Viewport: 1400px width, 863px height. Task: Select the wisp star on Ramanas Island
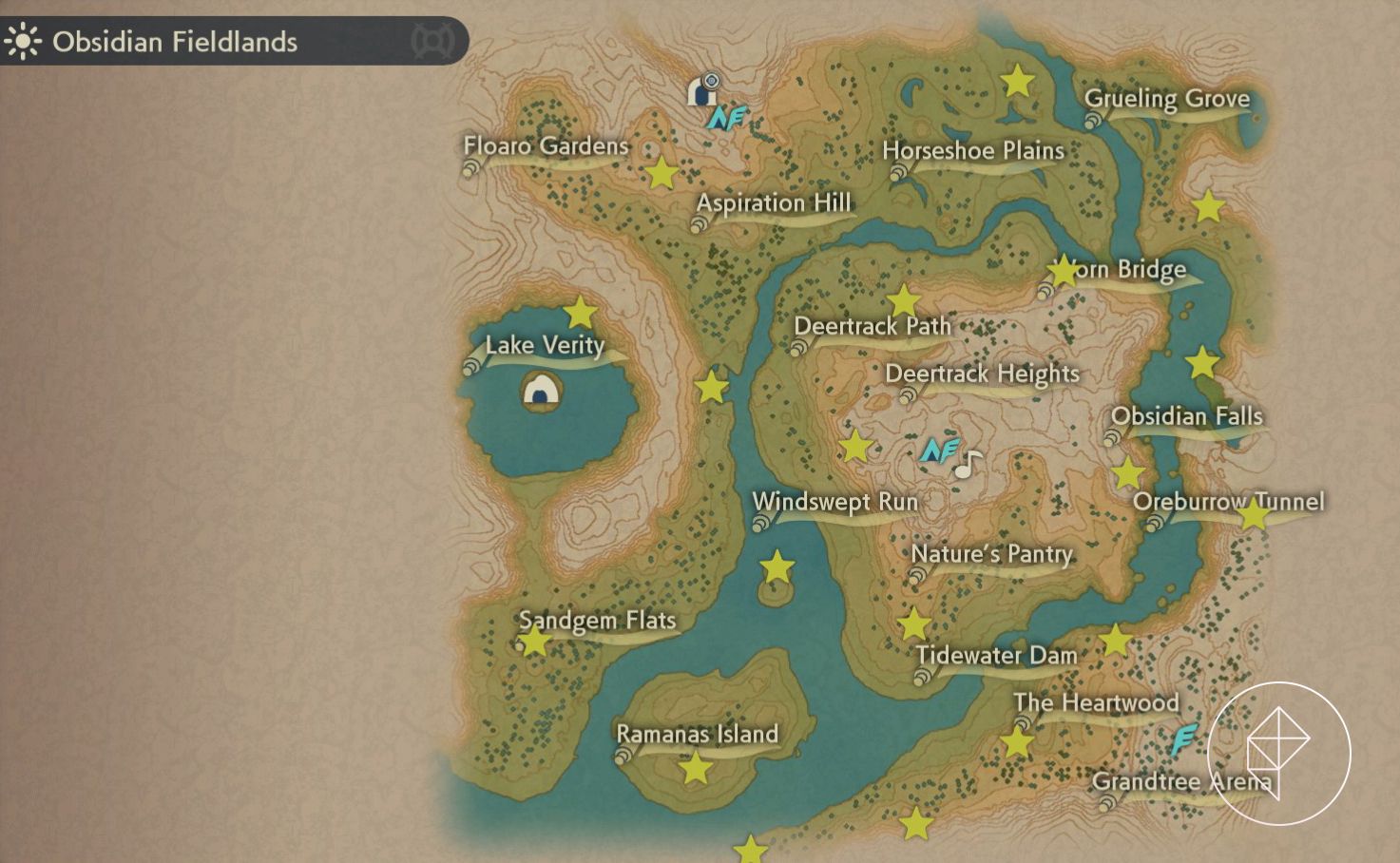[x=697, y=770]
